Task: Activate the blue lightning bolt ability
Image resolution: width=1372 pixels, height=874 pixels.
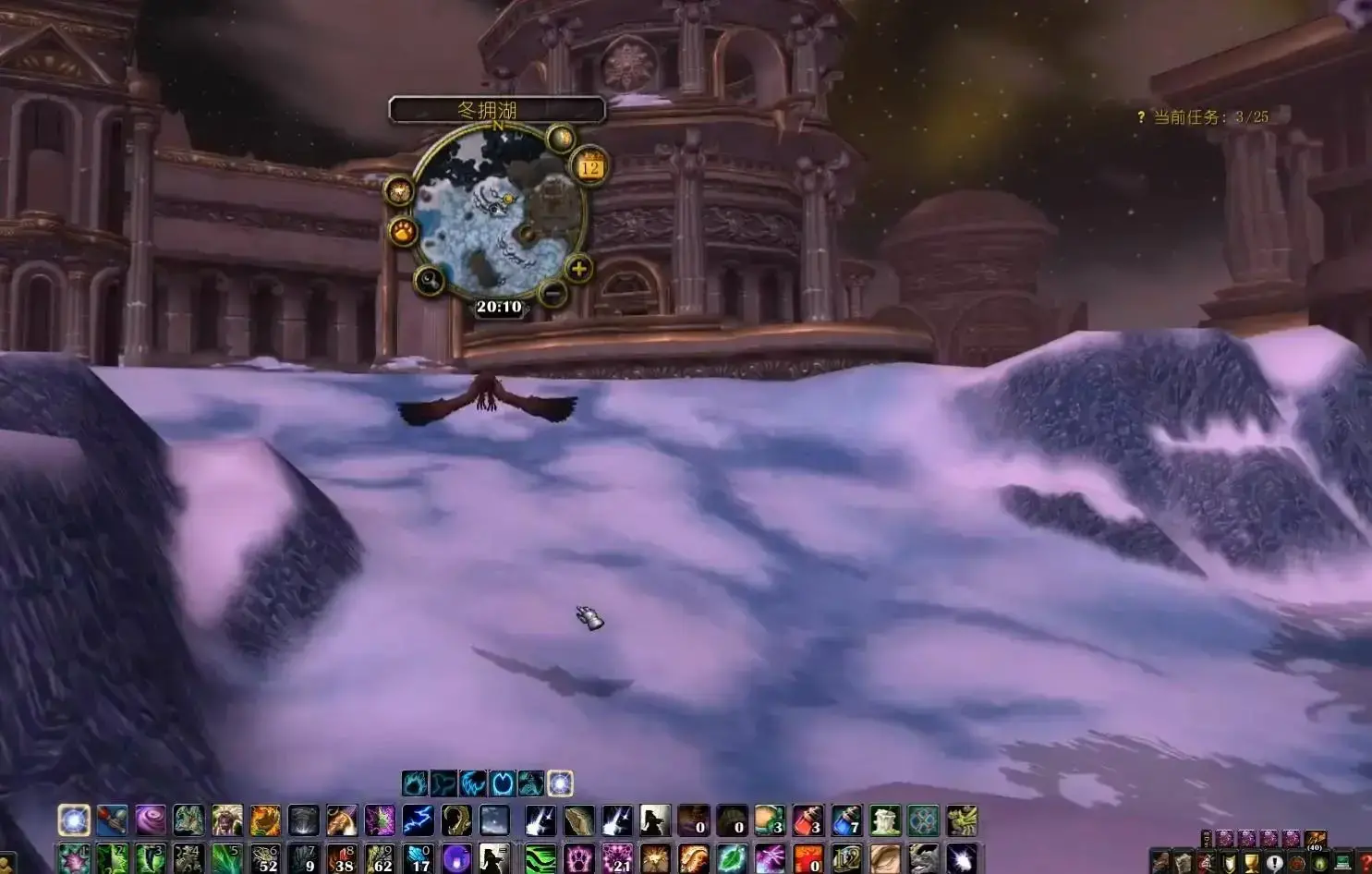Action: pos(418,819)
